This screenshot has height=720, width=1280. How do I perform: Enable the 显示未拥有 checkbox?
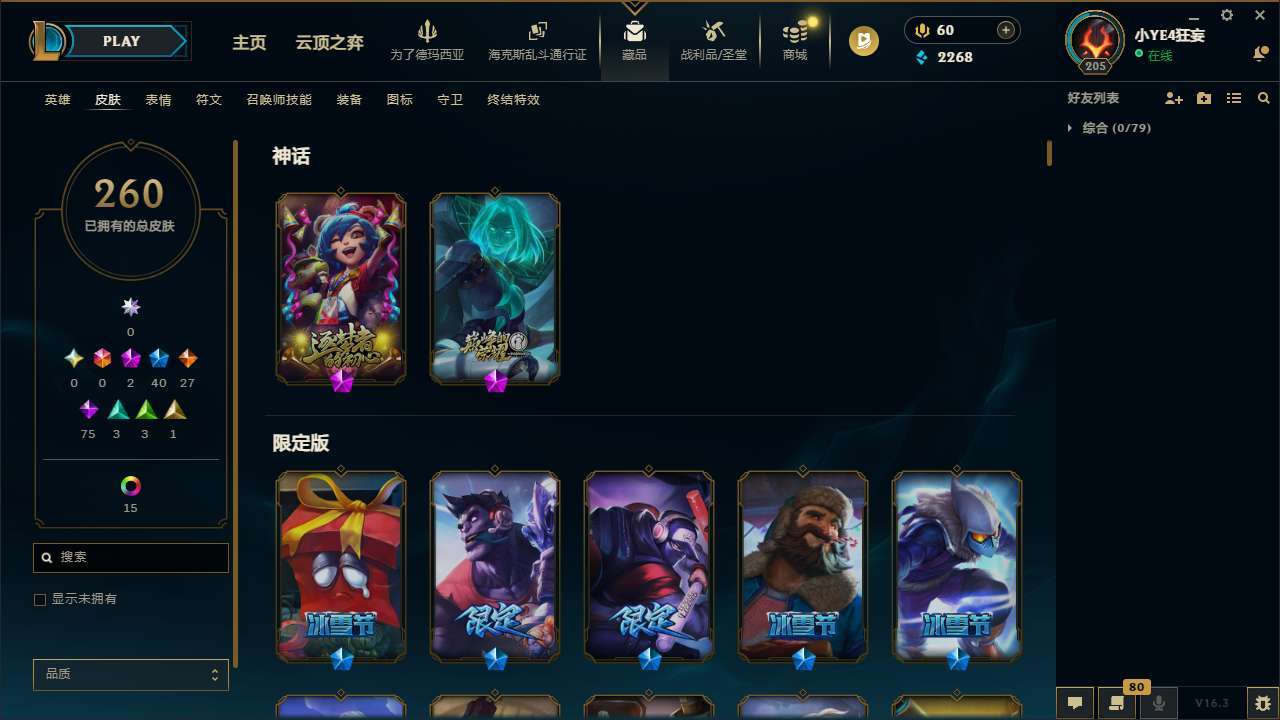40,599
